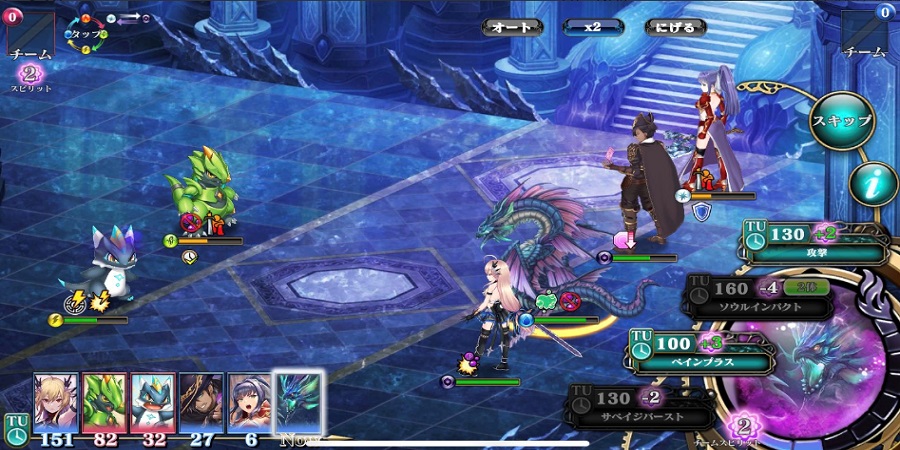Select the ソウルインパクト skill

tap(760, 298)
